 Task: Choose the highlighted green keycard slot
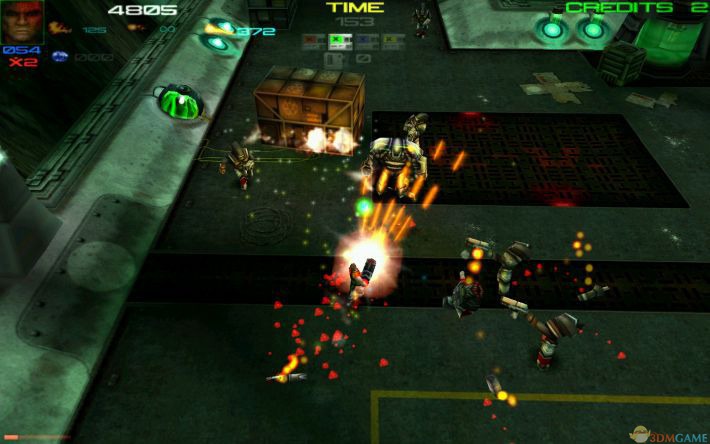pos(339,42)
